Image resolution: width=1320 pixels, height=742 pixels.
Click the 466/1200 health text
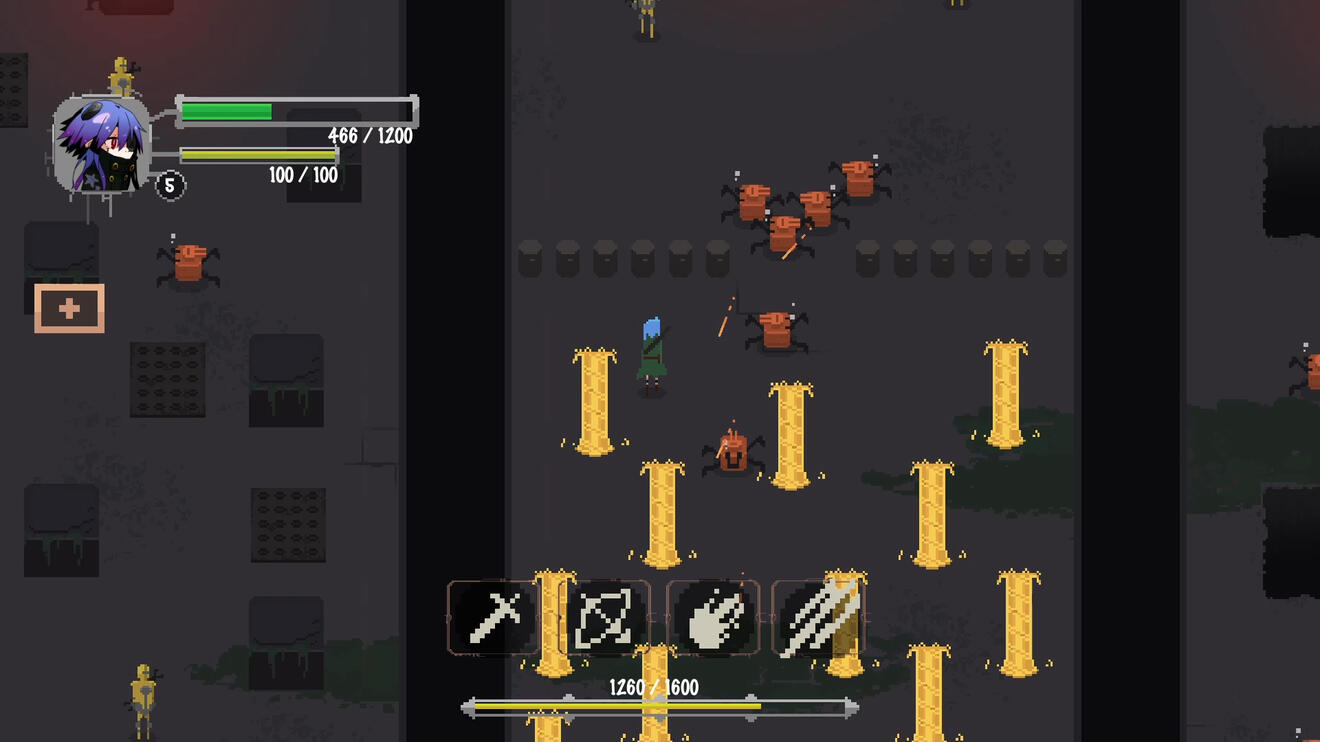tap(371, 136)
